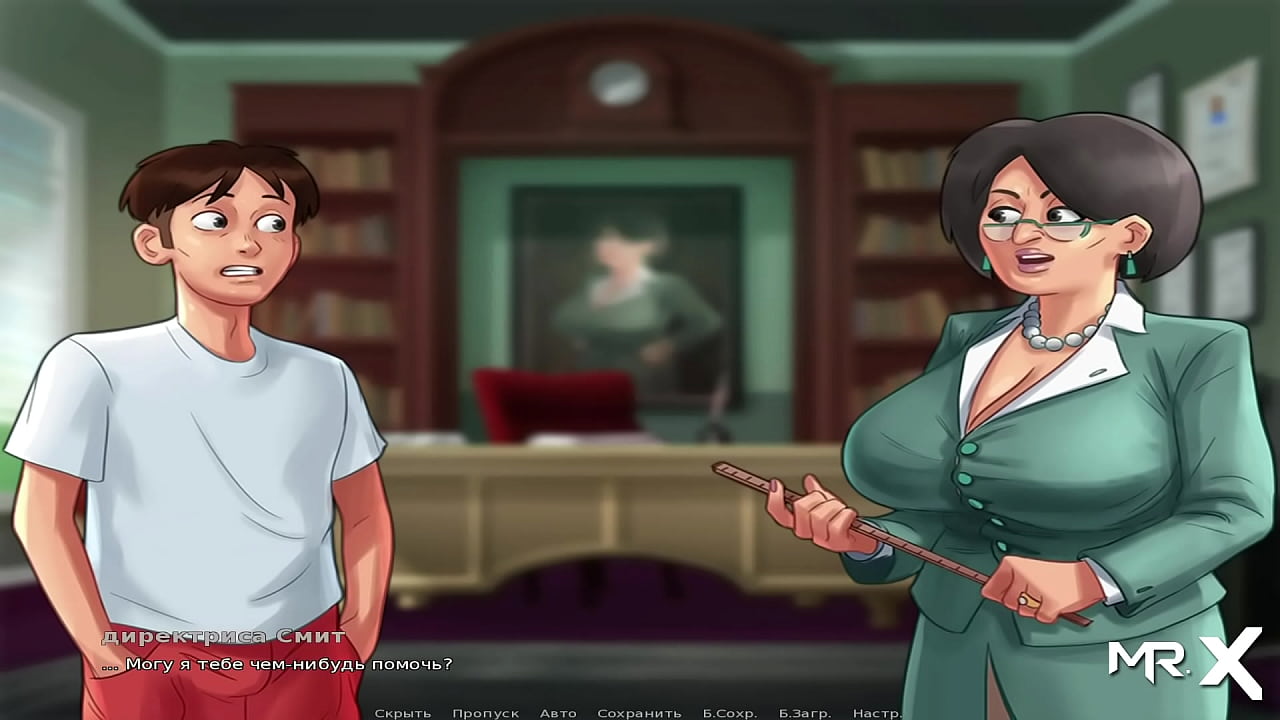
Task: Quick save with Б.Сохр.
Action: [x=729, y=713]
